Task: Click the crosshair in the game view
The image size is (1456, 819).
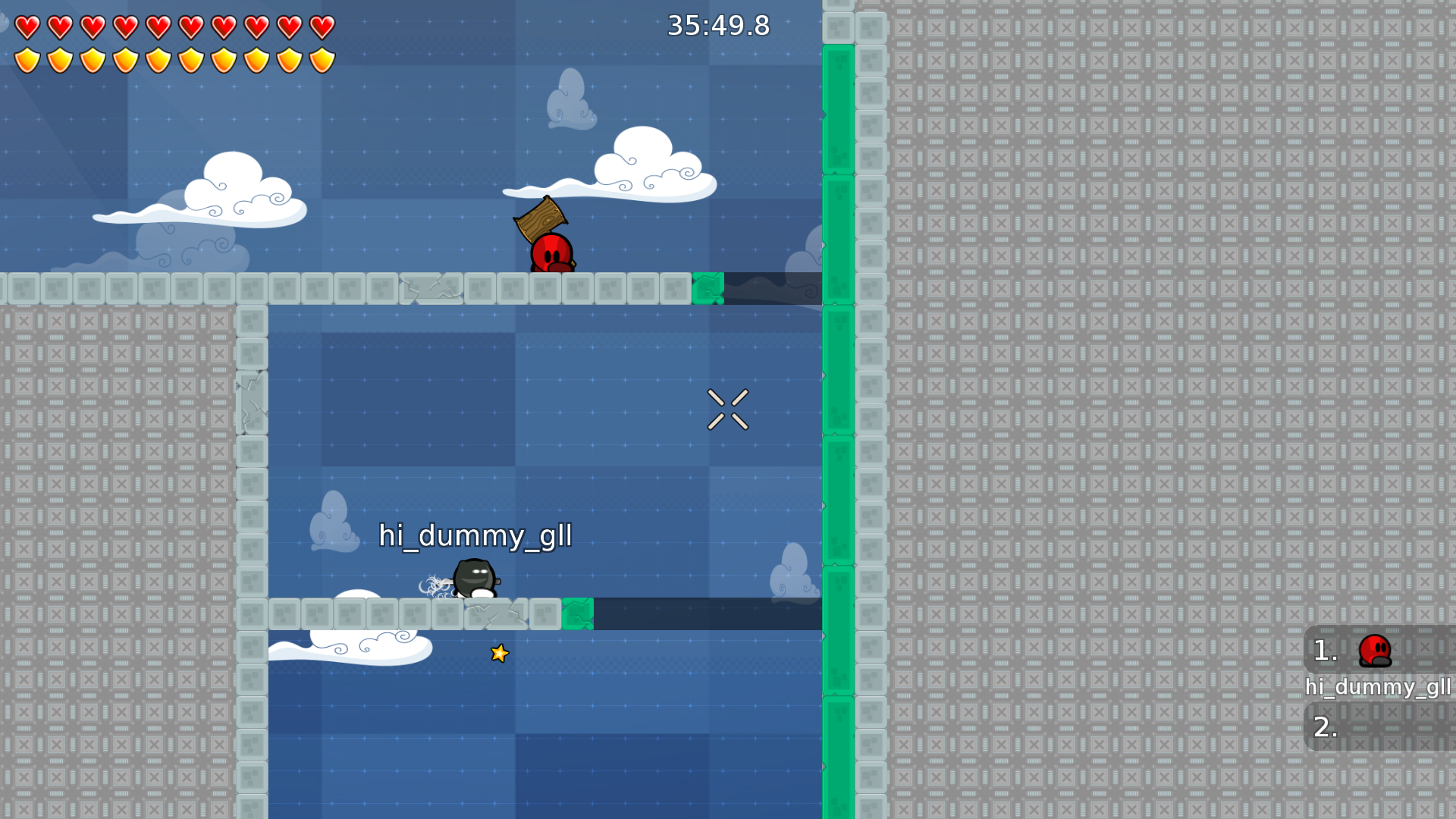Action: point(728,409)
